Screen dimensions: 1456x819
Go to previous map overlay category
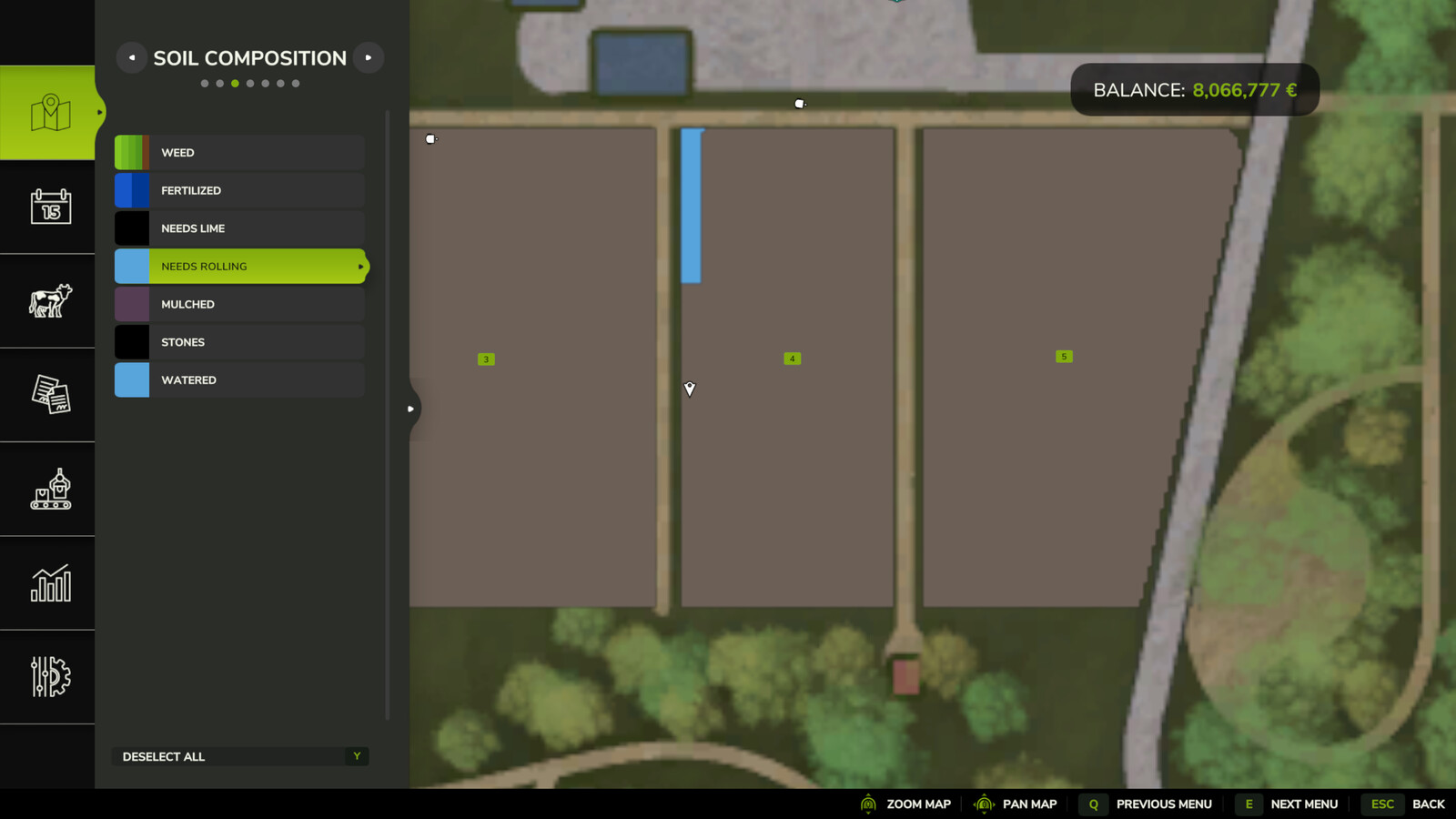132,57
